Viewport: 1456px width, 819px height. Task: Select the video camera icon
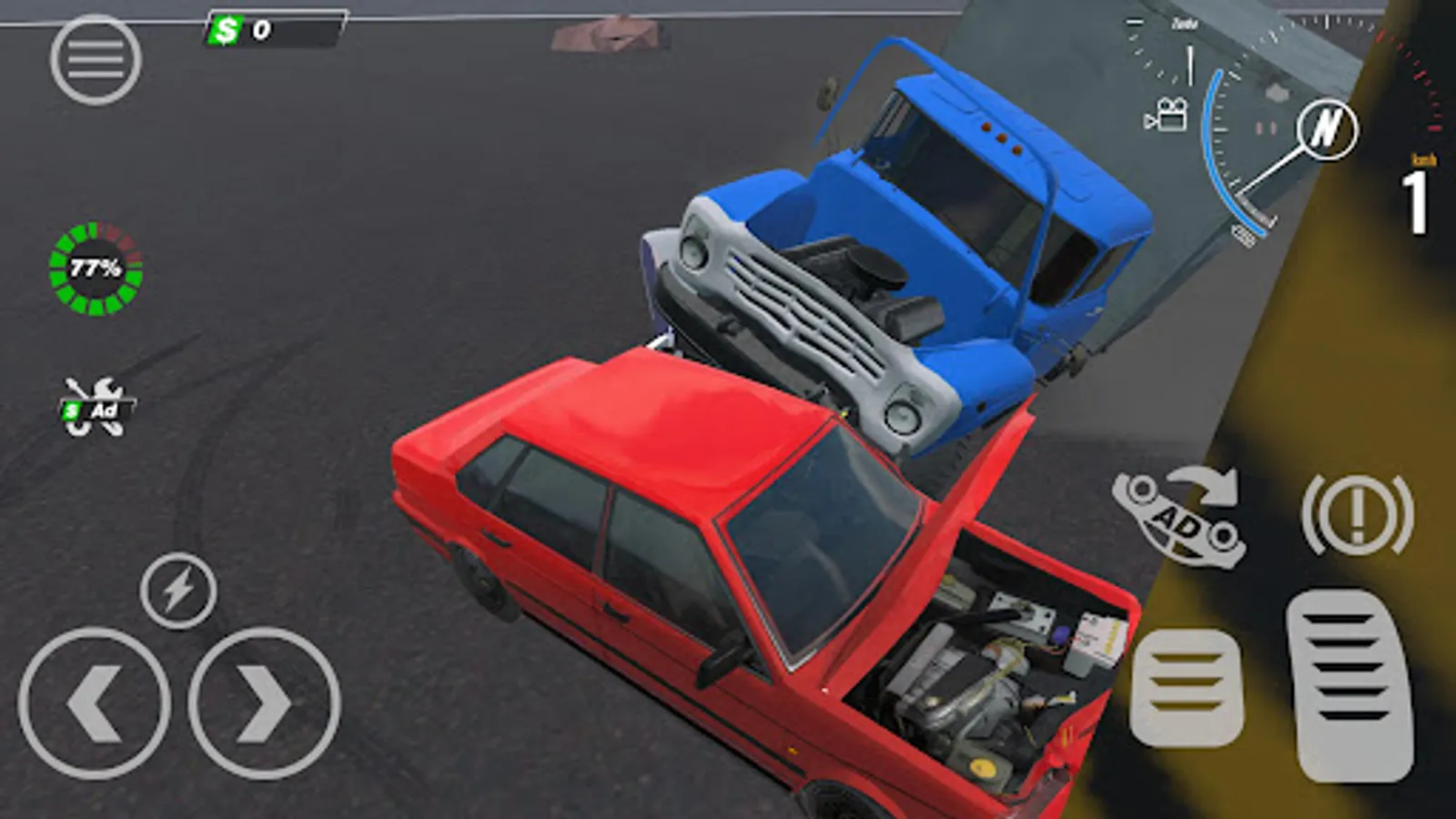(x=1168, y=115)
